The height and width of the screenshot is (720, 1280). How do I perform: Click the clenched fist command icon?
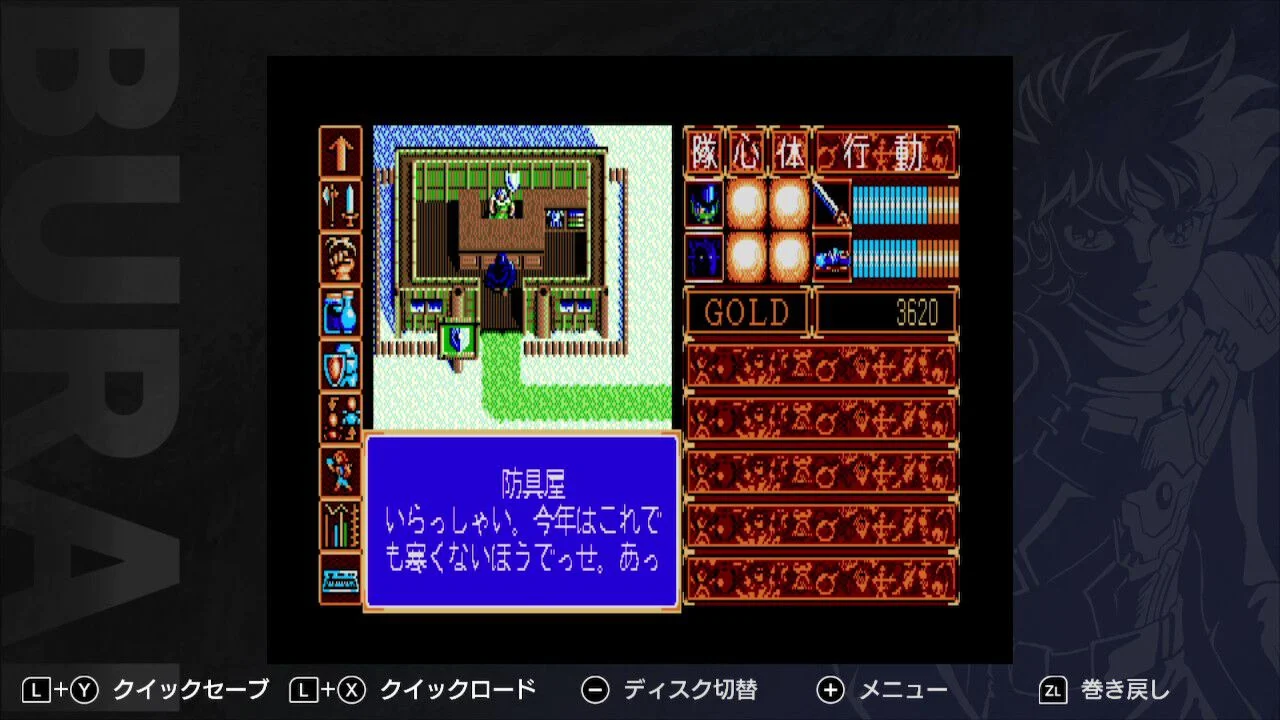[340, 258]
